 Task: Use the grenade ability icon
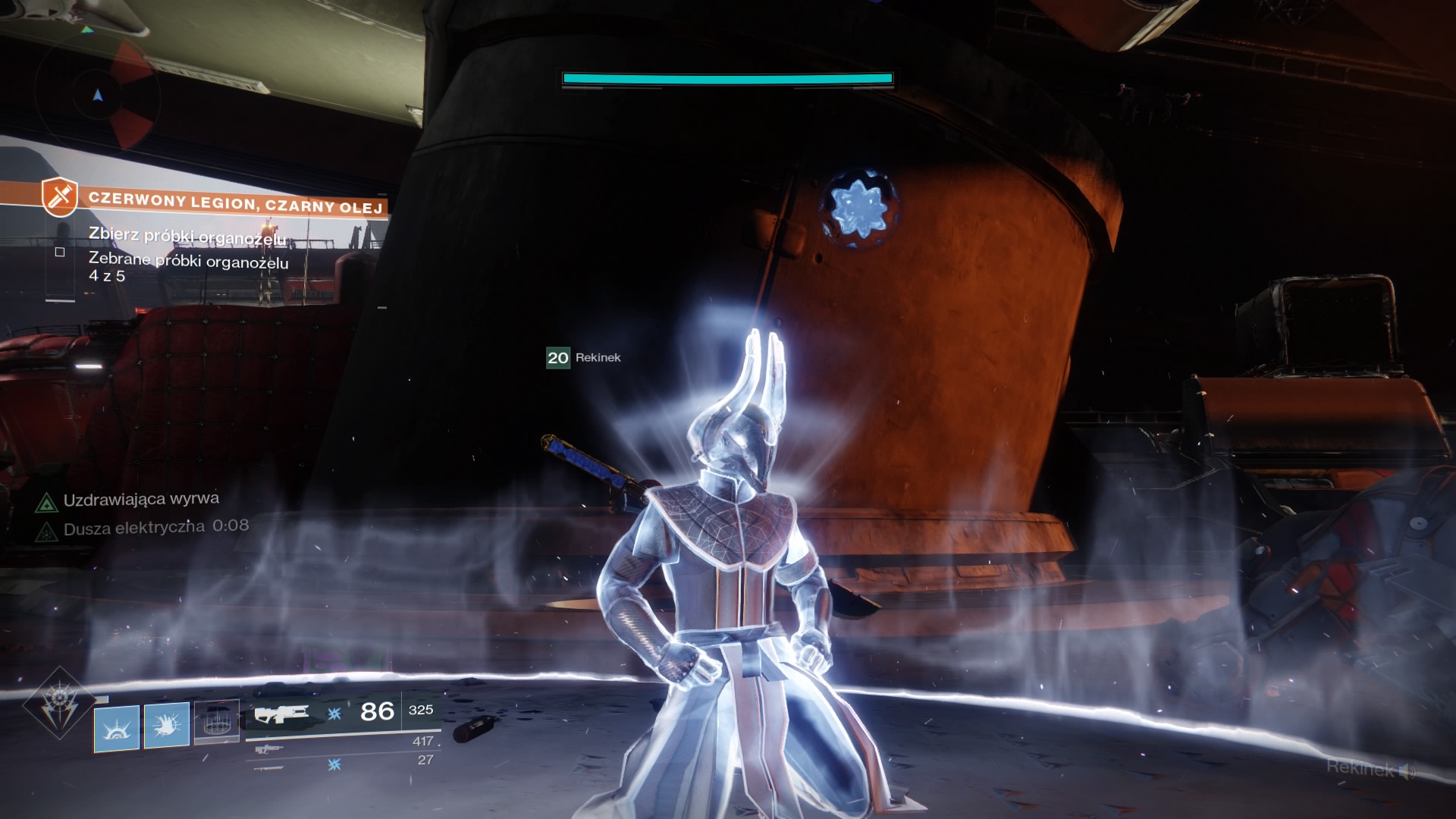point(117,728)
